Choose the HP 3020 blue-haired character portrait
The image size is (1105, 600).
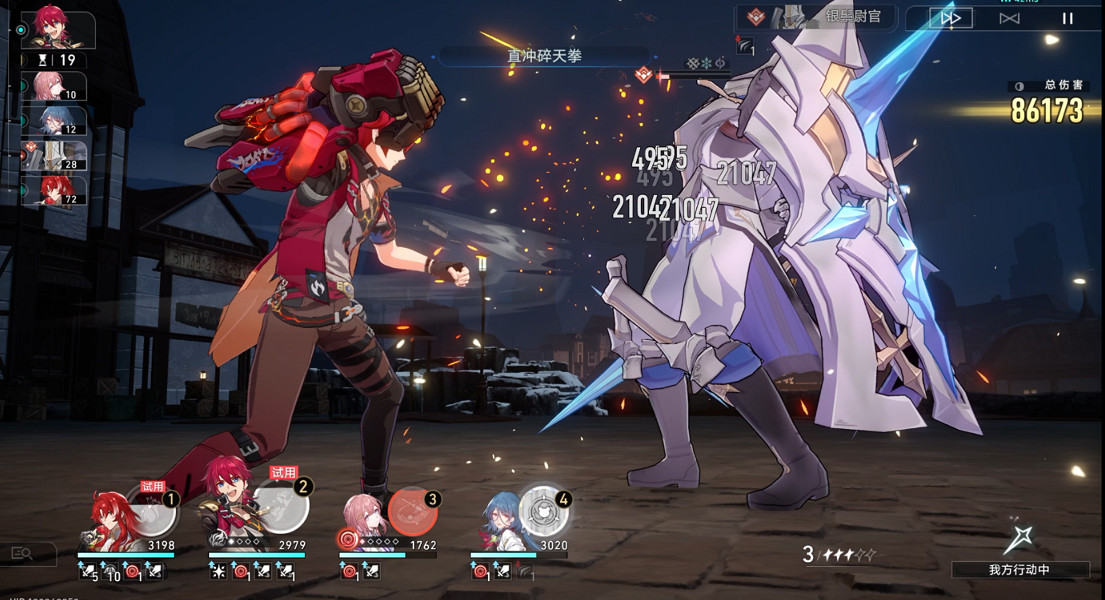coord(498,518)
